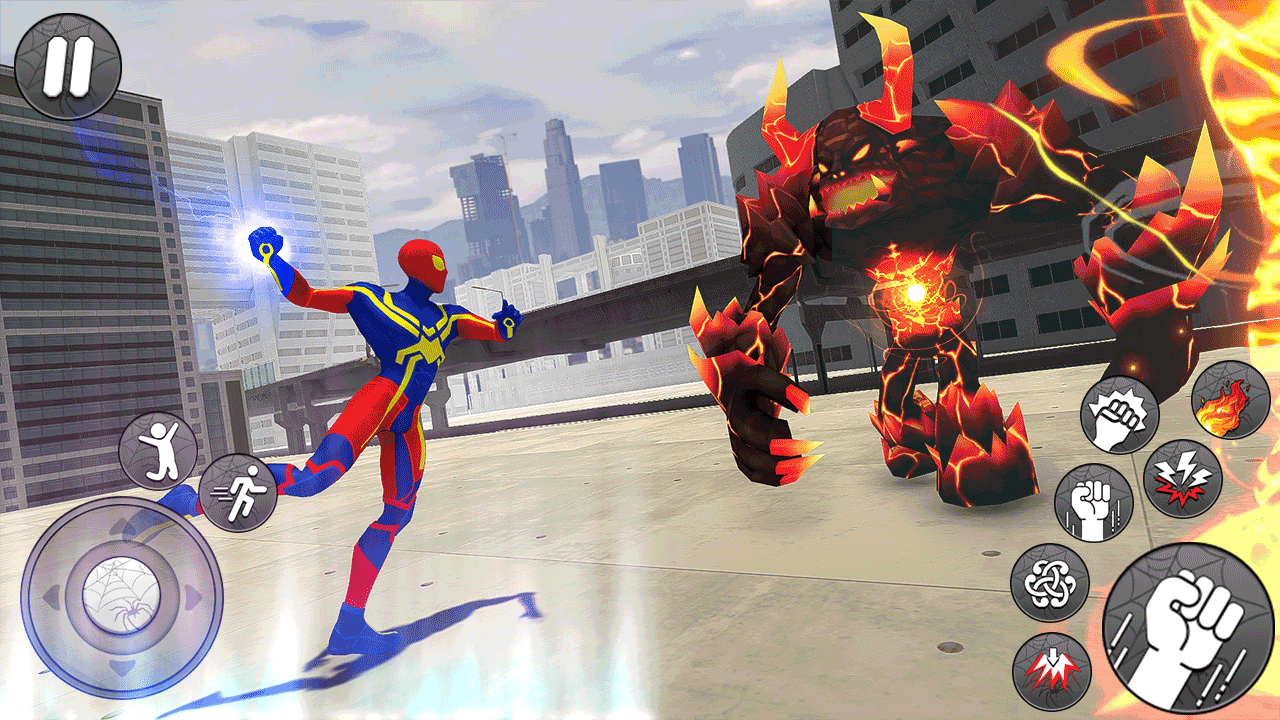This screenshot has width=1280, height=720.
Task: Tap the jump action button
Action: pos(158,450)
